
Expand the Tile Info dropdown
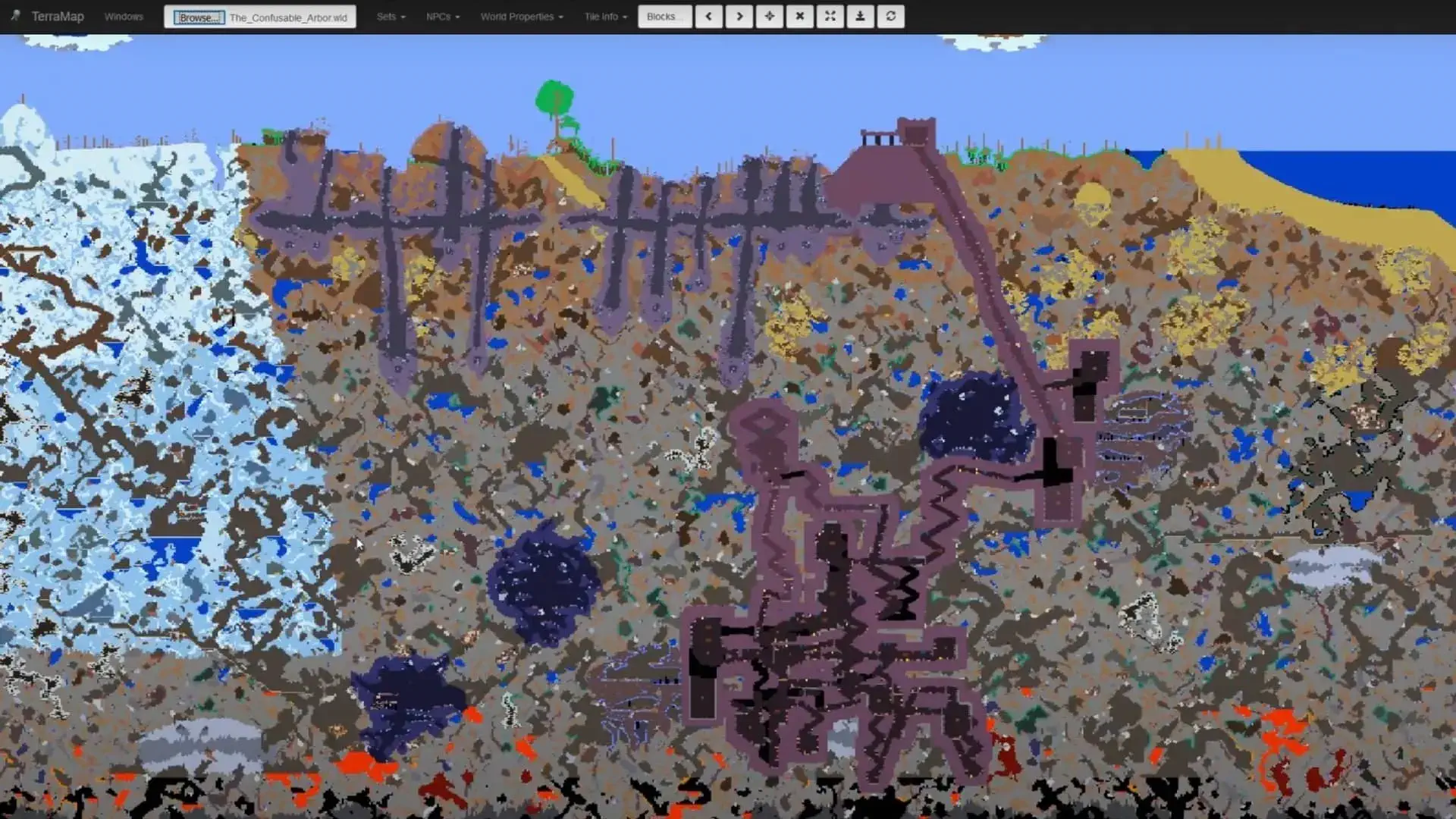[x=604, y=16]
